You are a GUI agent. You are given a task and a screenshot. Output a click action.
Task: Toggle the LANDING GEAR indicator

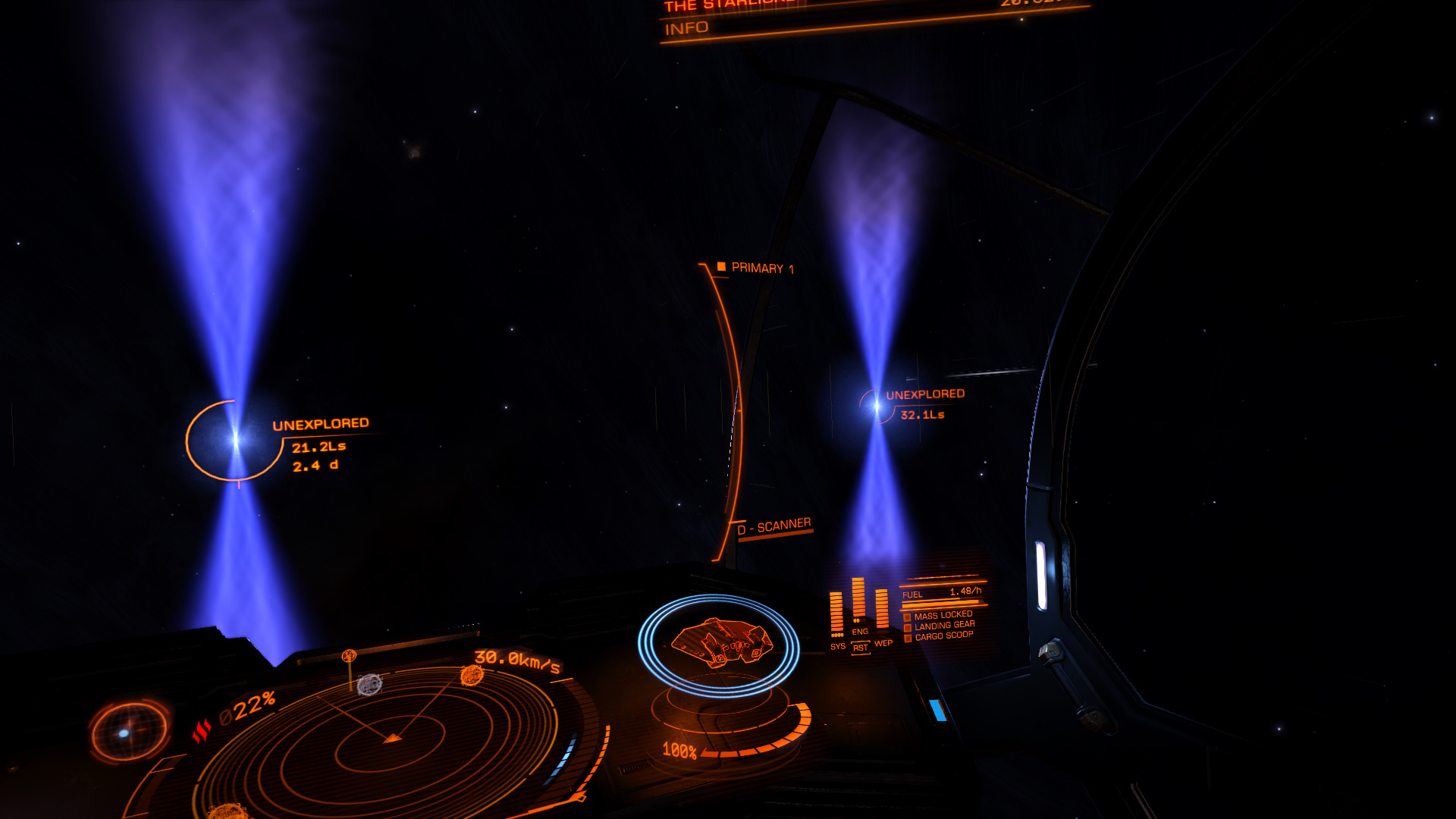tap(943, 626)
